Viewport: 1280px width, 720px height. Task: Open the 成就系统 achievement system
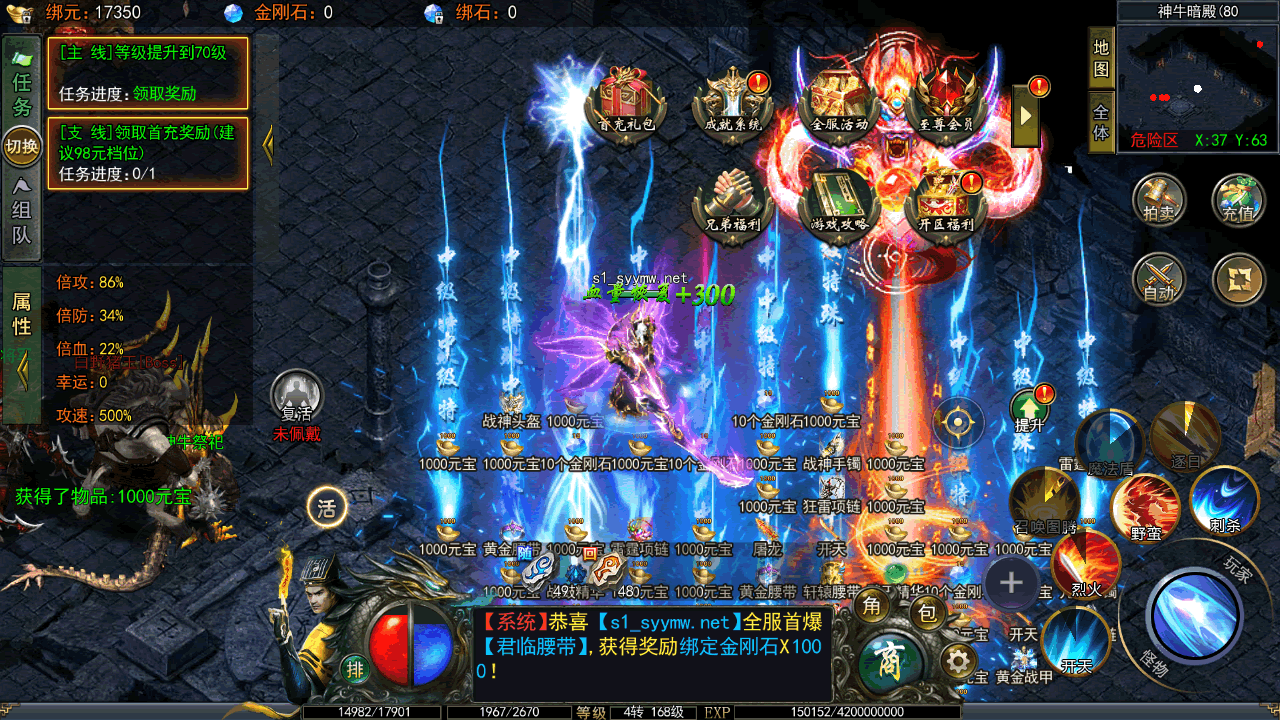pos(733,98)
